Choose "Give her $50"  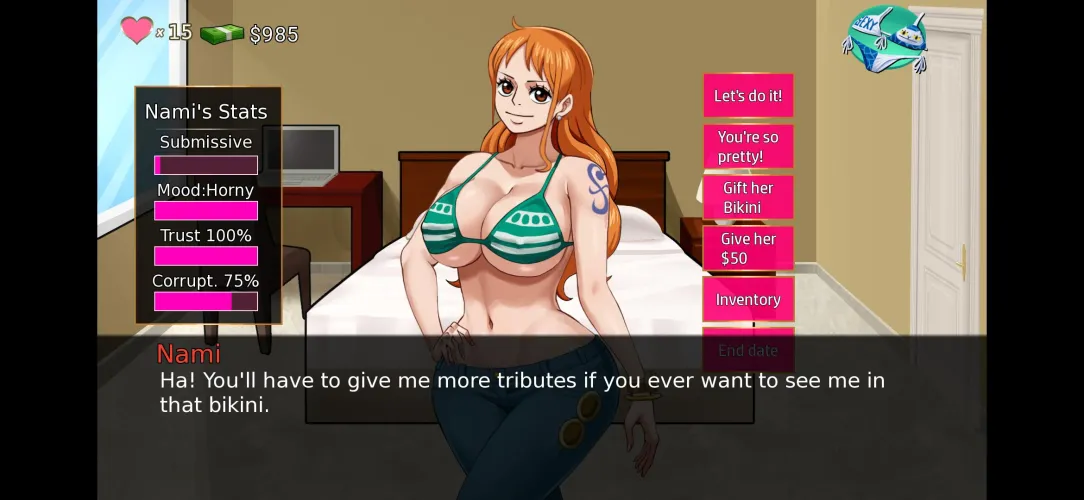tap(748, 248)
